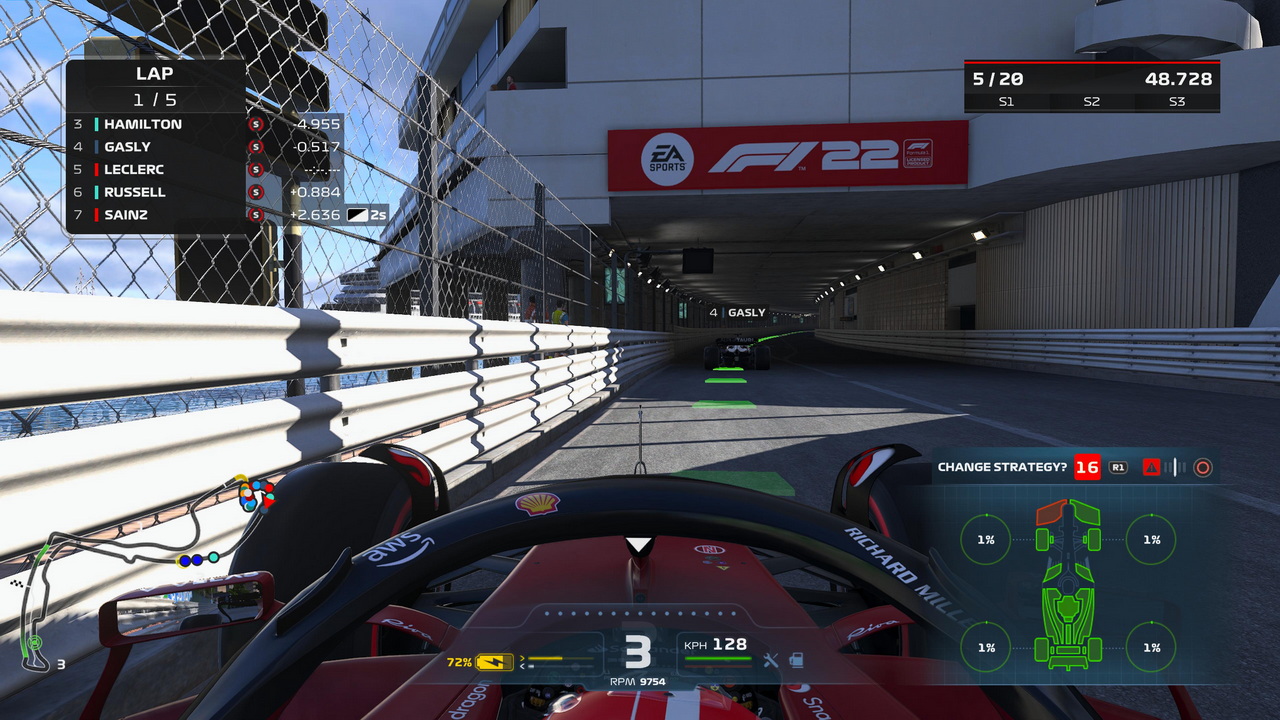Select the wrench icon near the speedometer
The height and width of the screenshot is (720, 1280).
click(771, 660)
